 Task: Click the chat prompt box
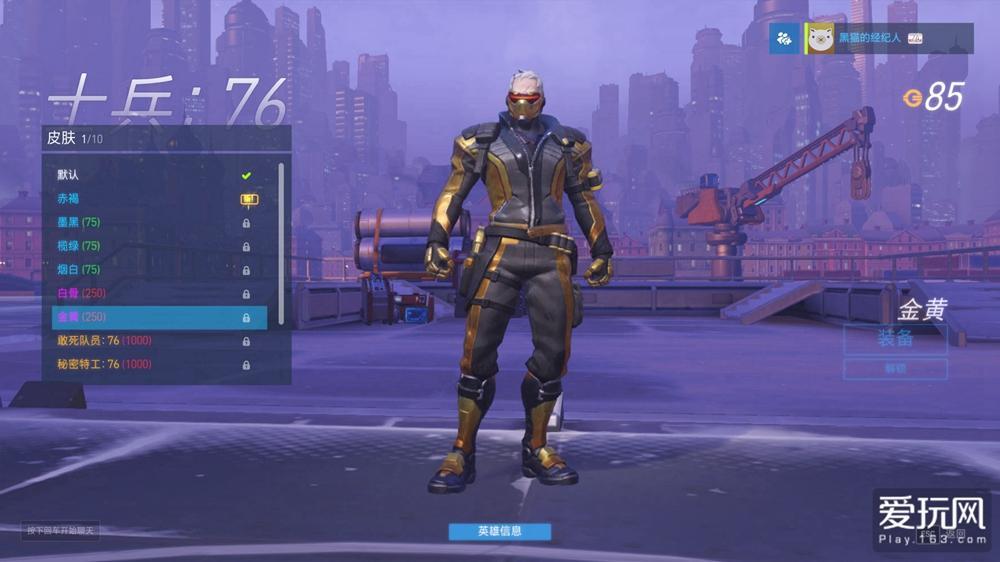(x=62, y=530)
